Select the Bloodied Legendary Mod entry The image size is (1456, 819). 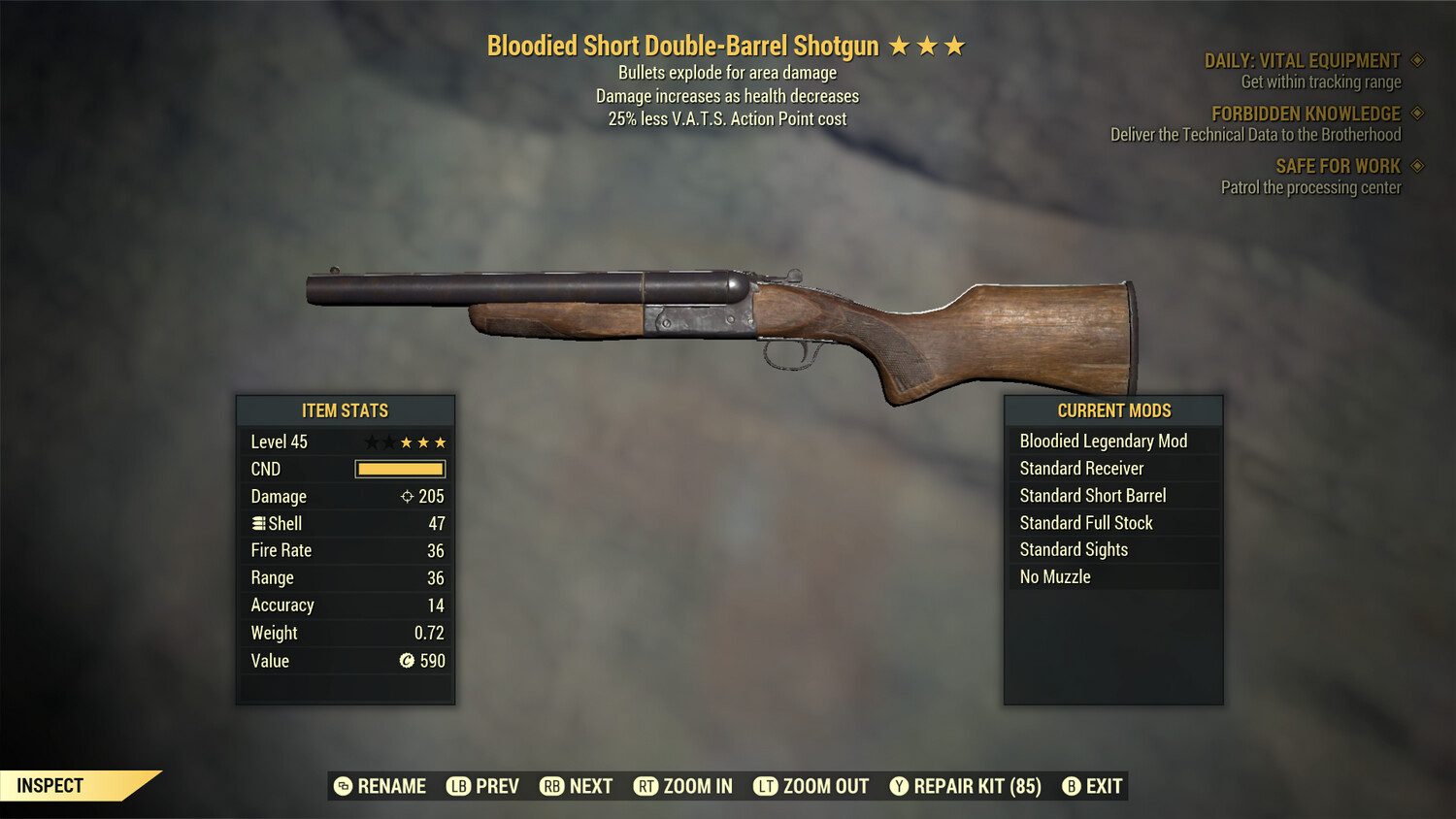point(1103,441)
